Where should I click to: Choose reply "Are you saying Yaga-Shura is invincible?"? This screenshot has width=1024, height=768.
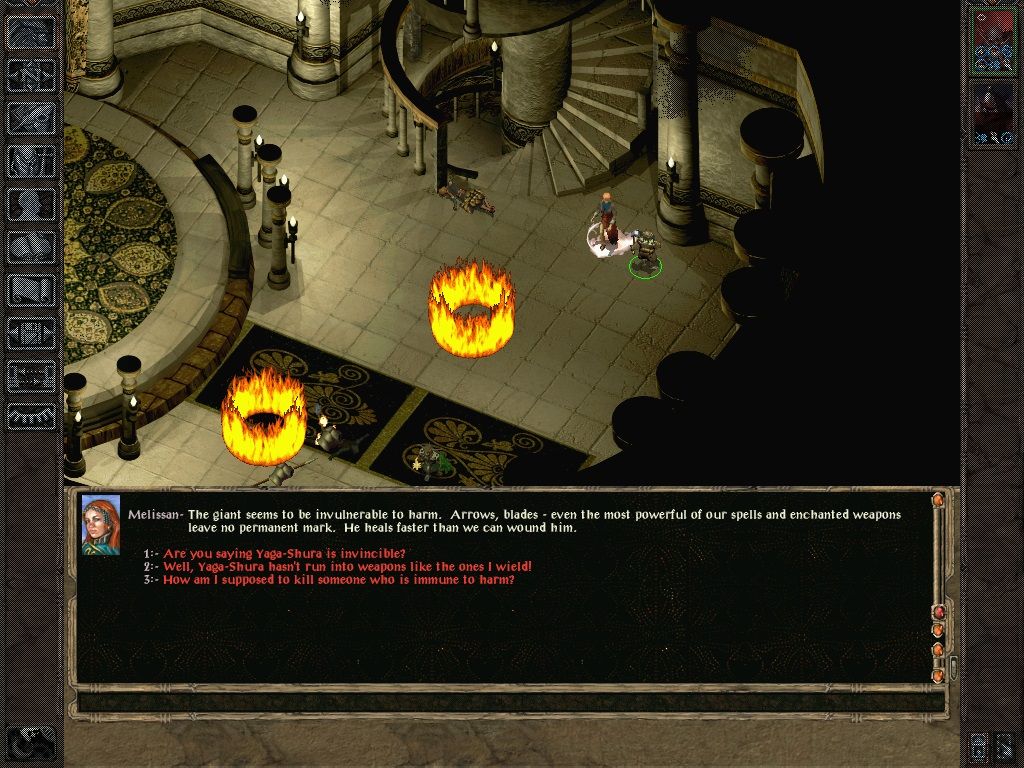point(284,554)
